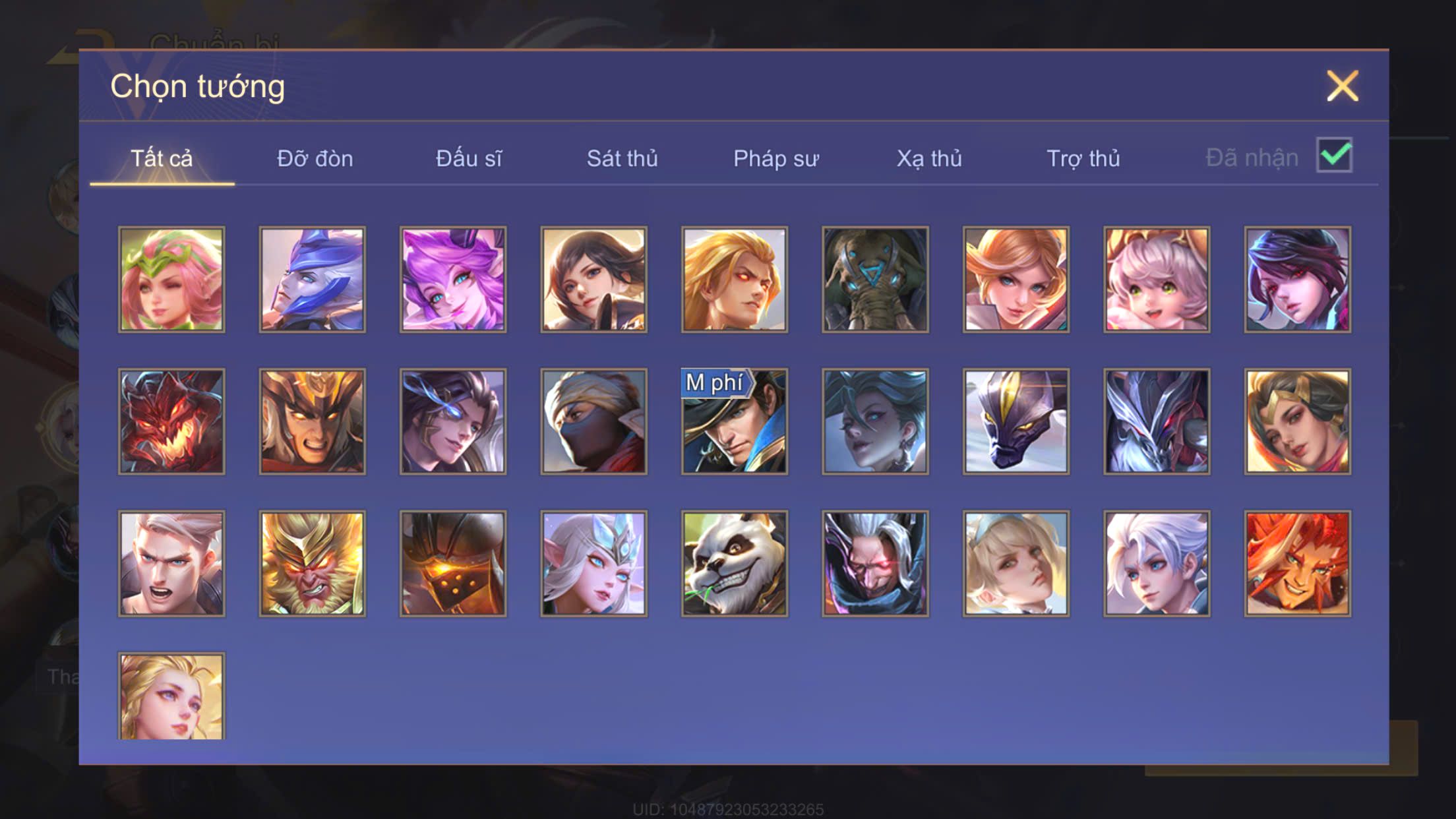The width and height of the screenshot is (1456, 819).
Task: Select the masked ninja with headwrap portrait
Action: point(593,421)
